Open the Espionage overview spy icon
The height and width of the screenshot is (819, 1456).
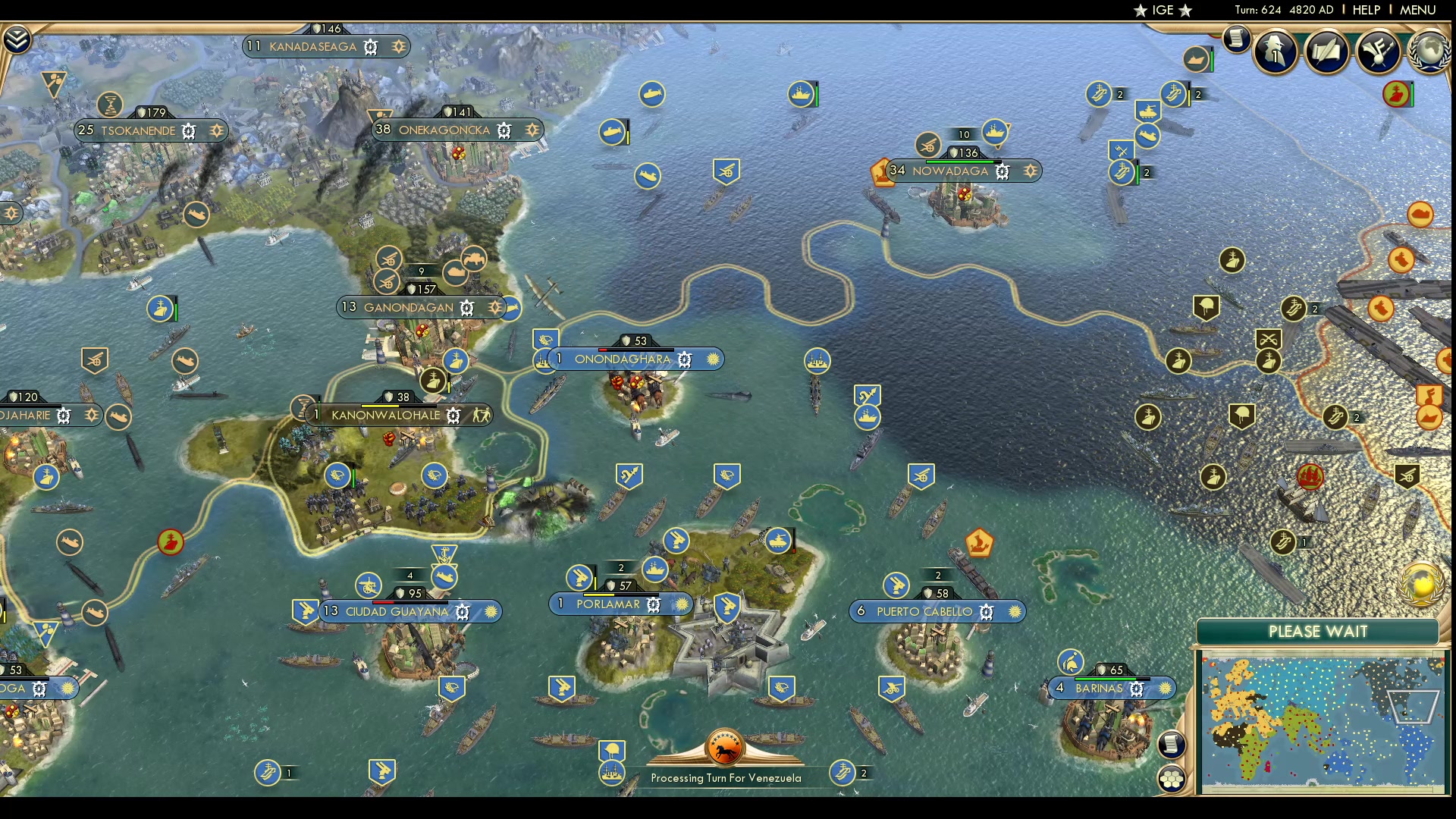pos(1274,53)
